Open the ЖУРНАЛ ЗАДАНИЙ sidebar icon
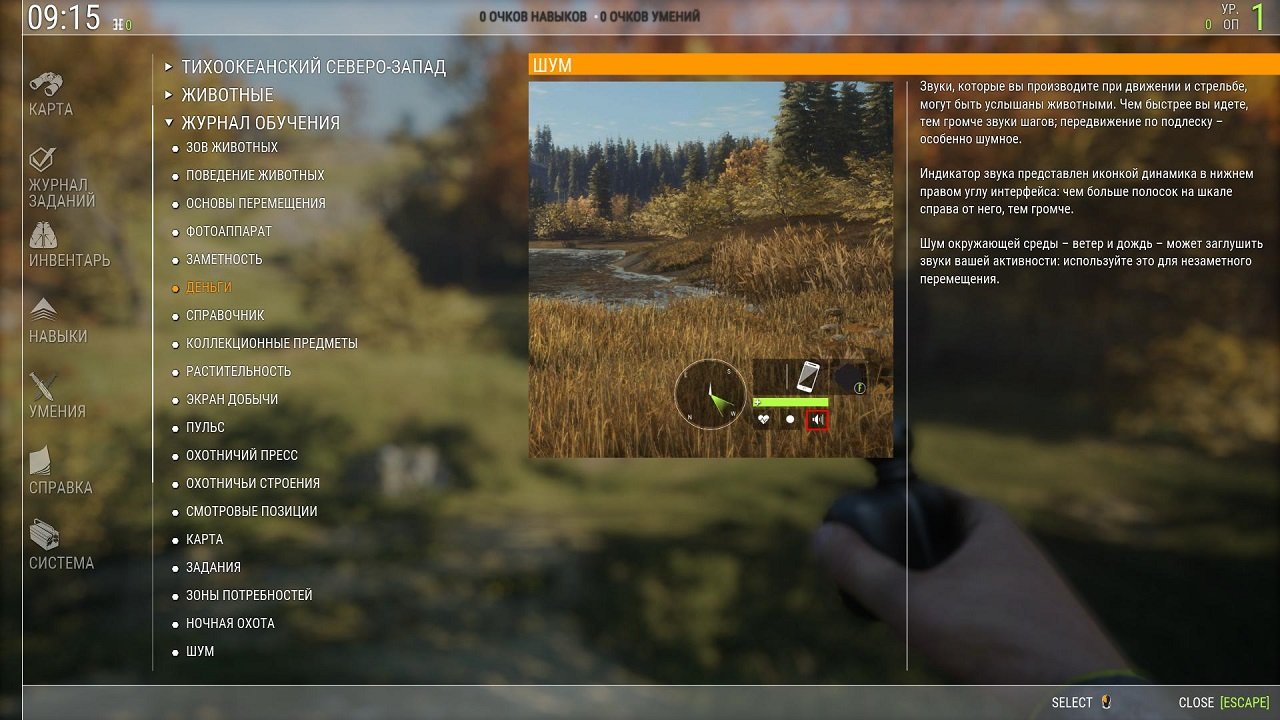Viewport: 1280px width, 720px height. (42, 172)
